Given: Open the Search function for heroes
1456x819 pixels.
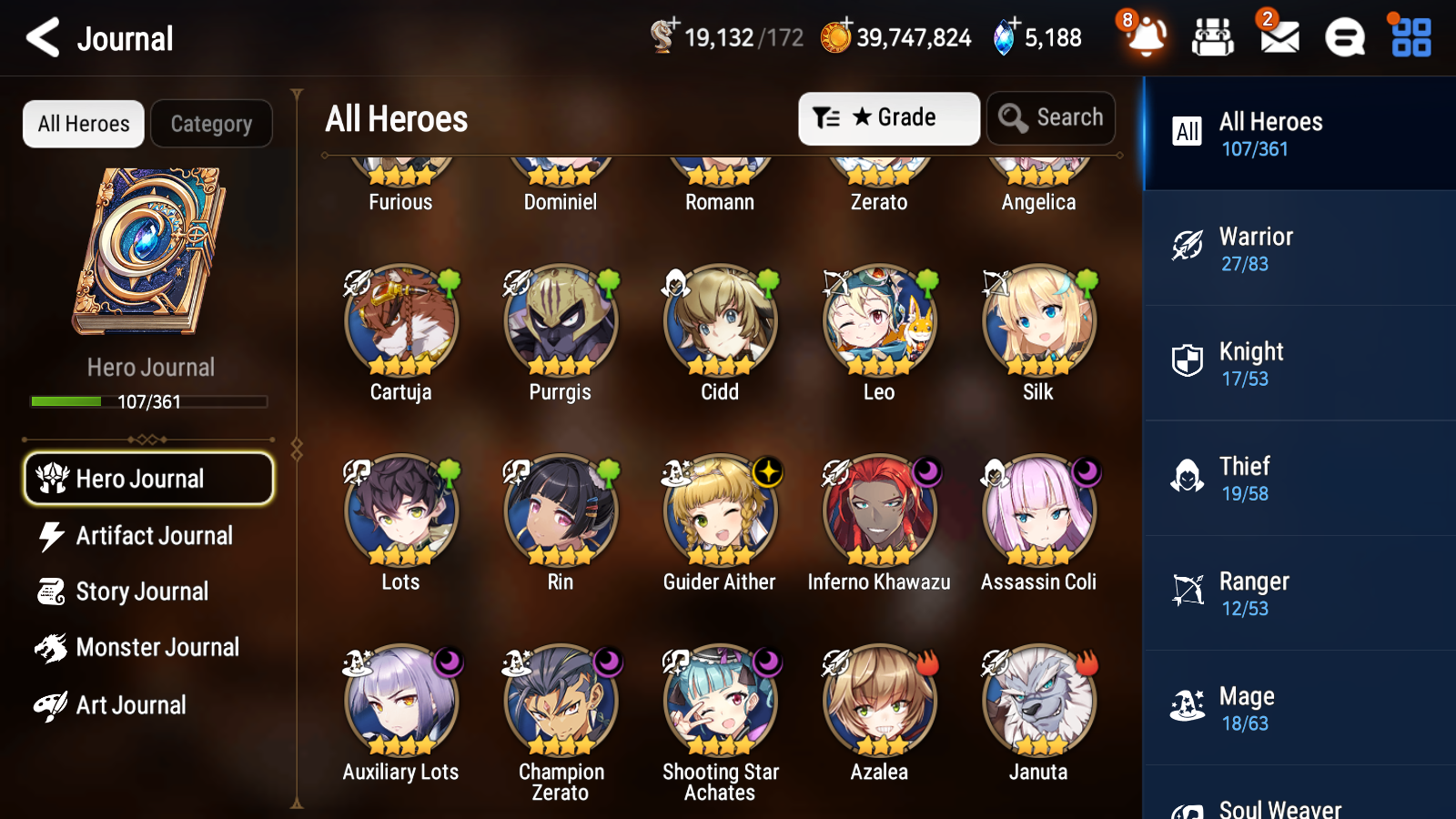Looking at the screenshot, I should pos(1051,117).
